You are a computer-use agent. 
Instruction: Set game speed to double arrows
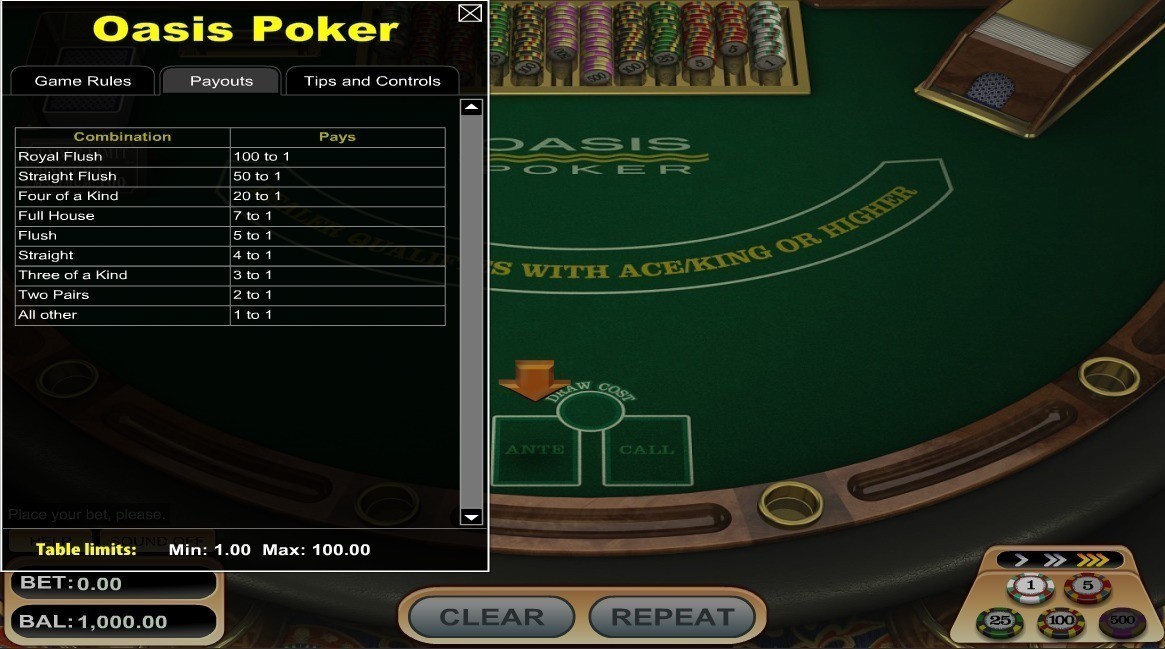1054,560
